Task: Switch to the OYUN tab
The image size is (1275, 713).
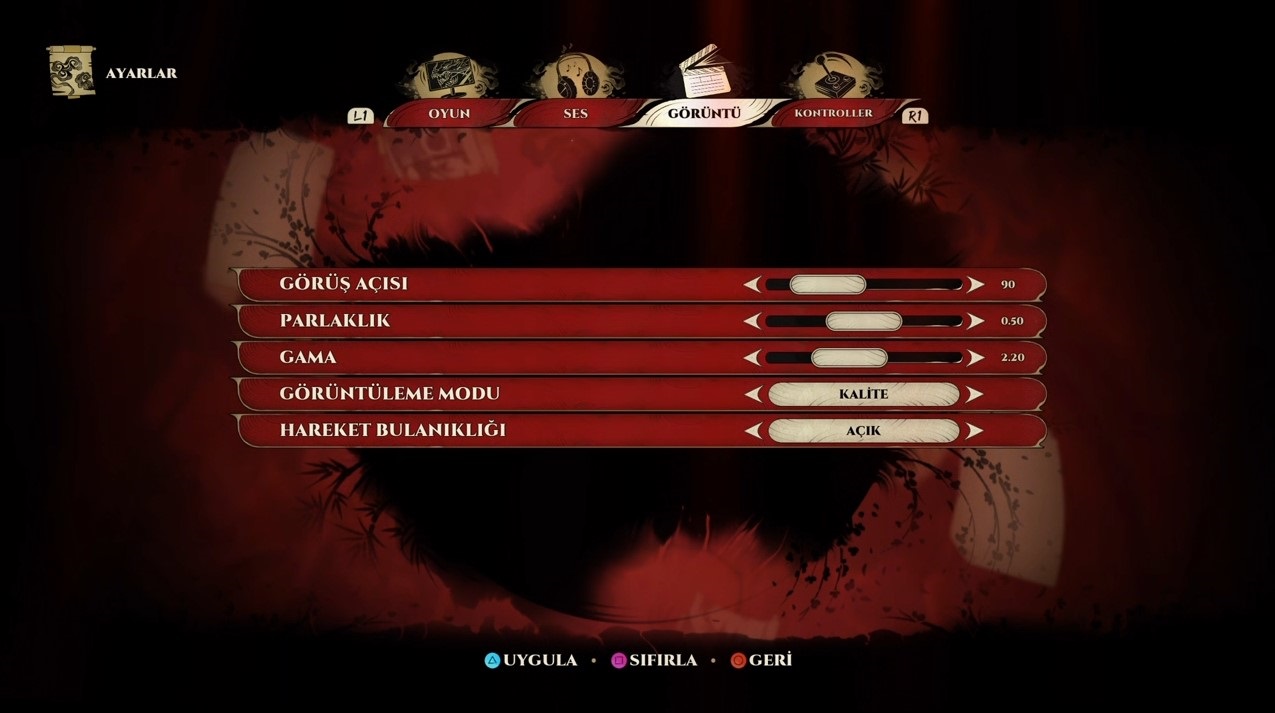Action: click(449, 113)
